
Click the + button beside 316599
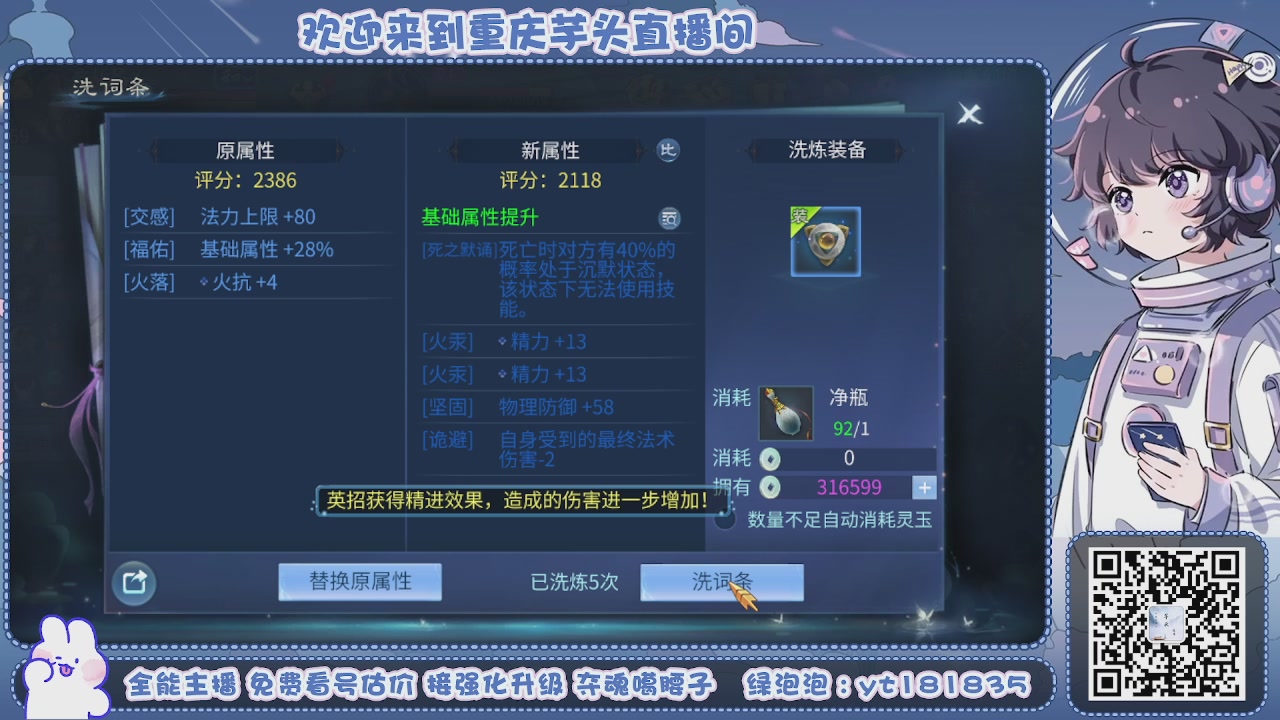[x=923, y=487]
